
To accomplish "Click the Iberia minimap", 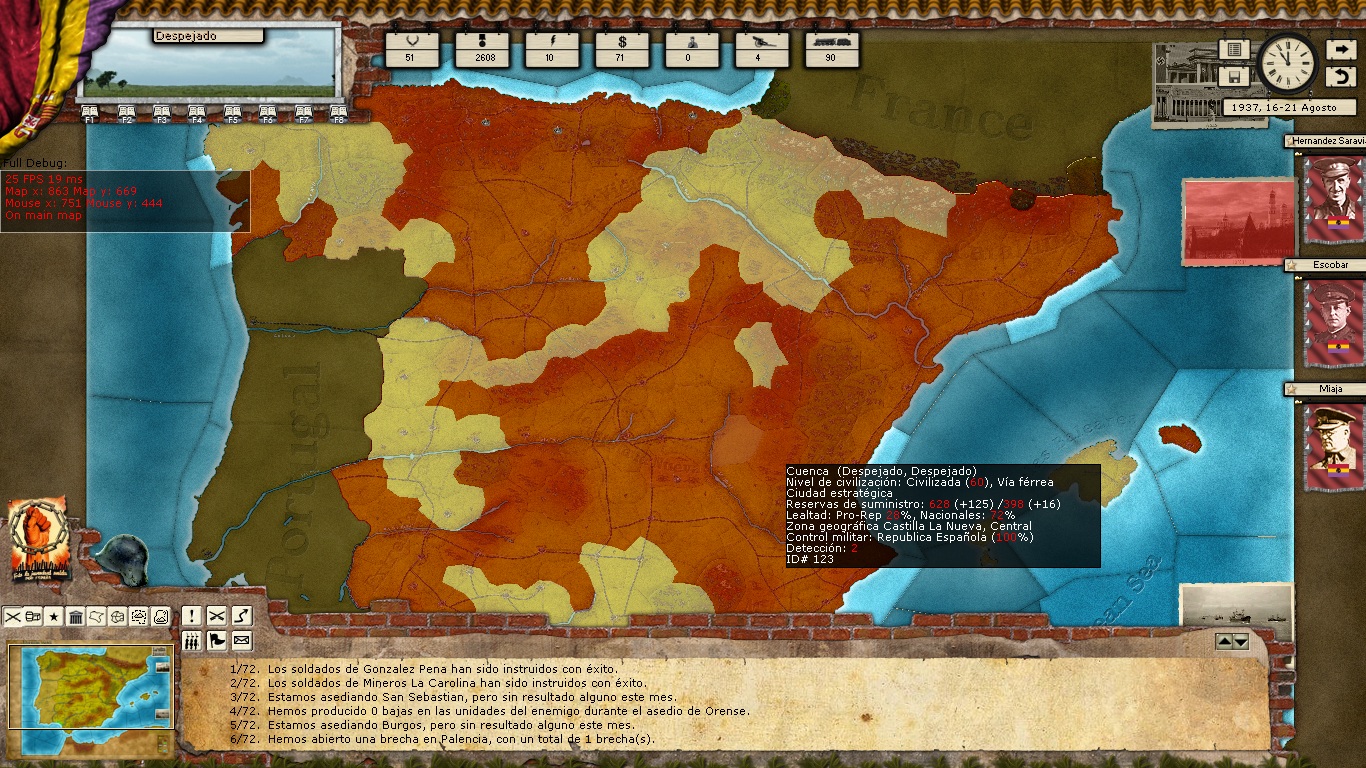I will coord(90,686).
